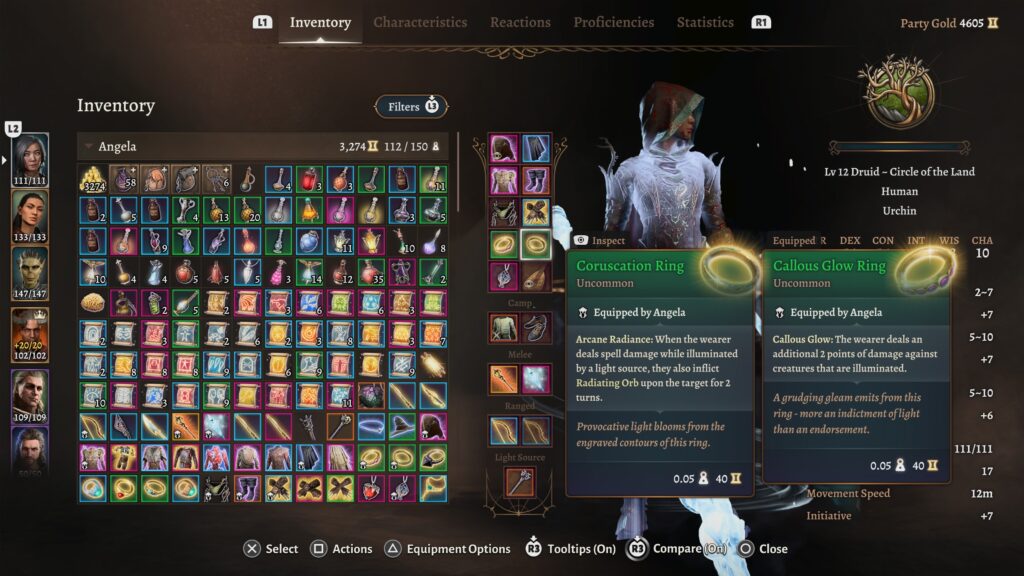
Task: Select the camp shoes slot
Action: [536, 327]
